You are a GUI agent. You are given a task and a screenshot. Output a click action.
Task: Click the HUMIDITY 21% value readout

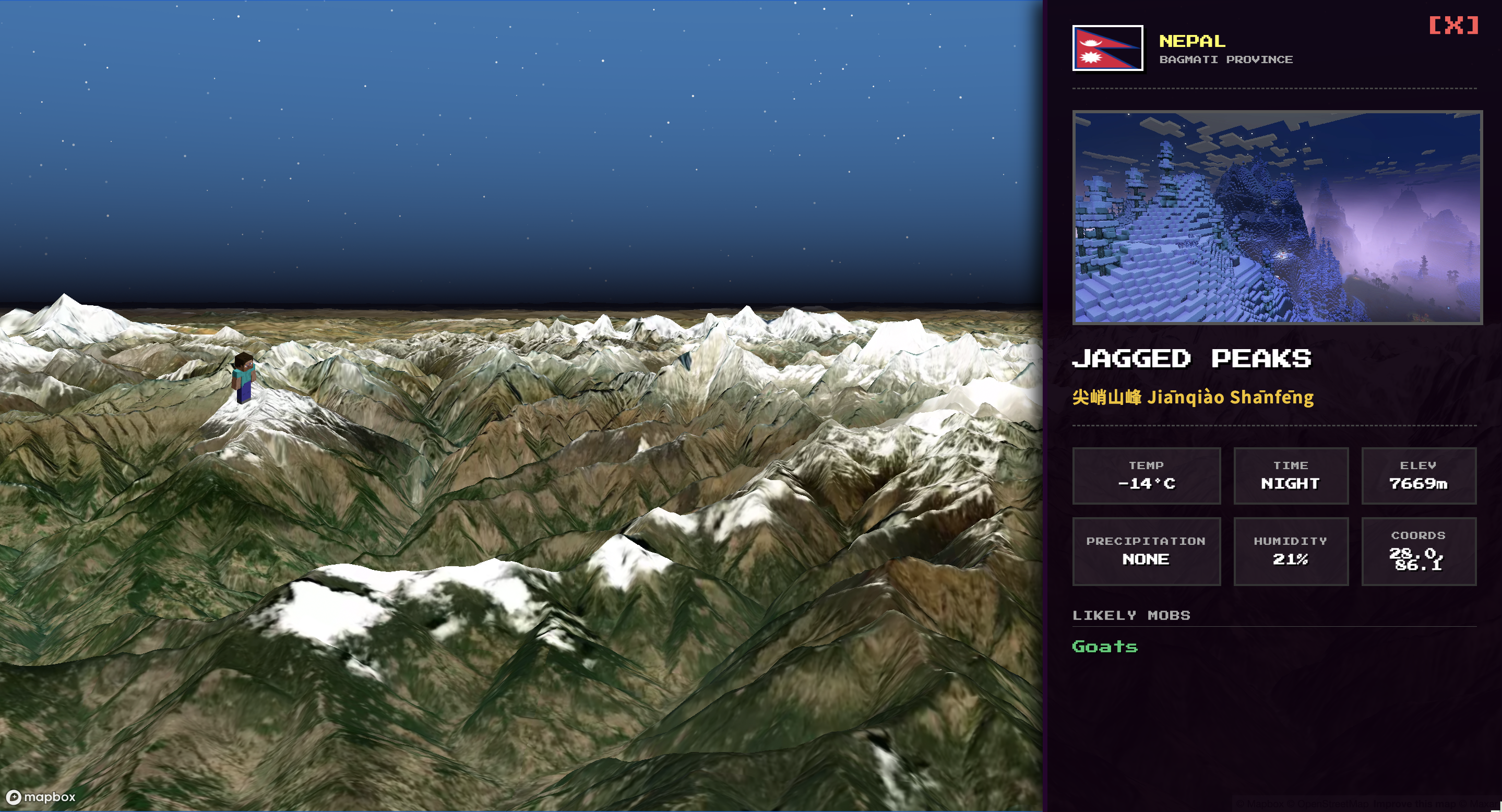(x=1291, y=558)
